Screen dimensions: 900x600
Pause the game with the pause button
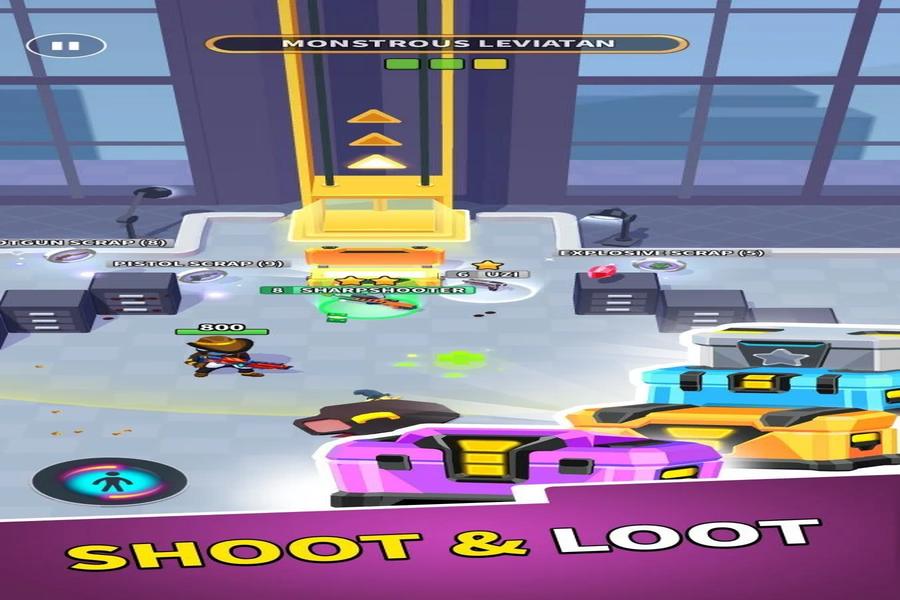[x=66, y=45]
